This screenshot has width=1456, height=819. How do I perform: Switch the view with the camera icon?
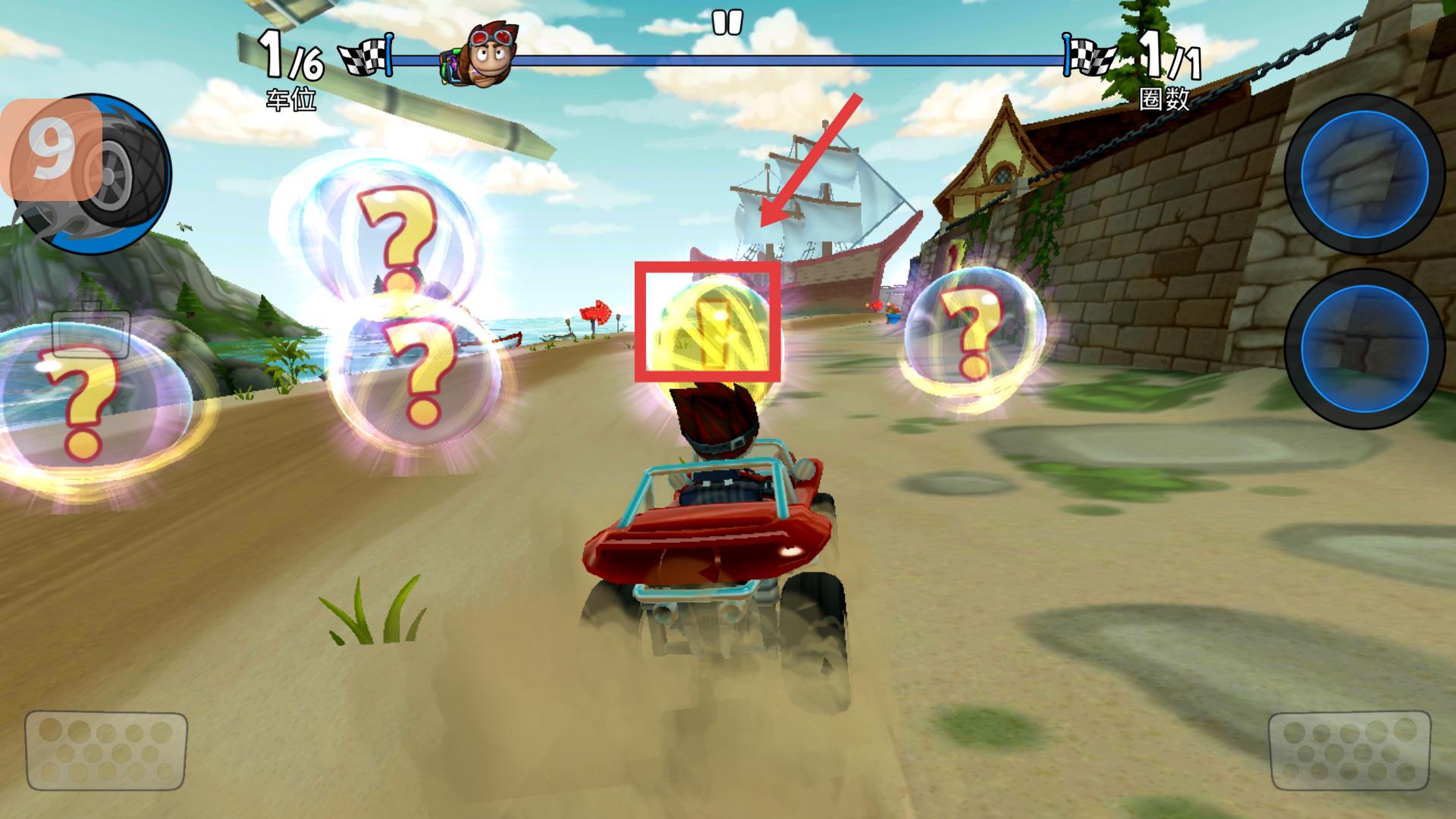[x=91, y=330]
